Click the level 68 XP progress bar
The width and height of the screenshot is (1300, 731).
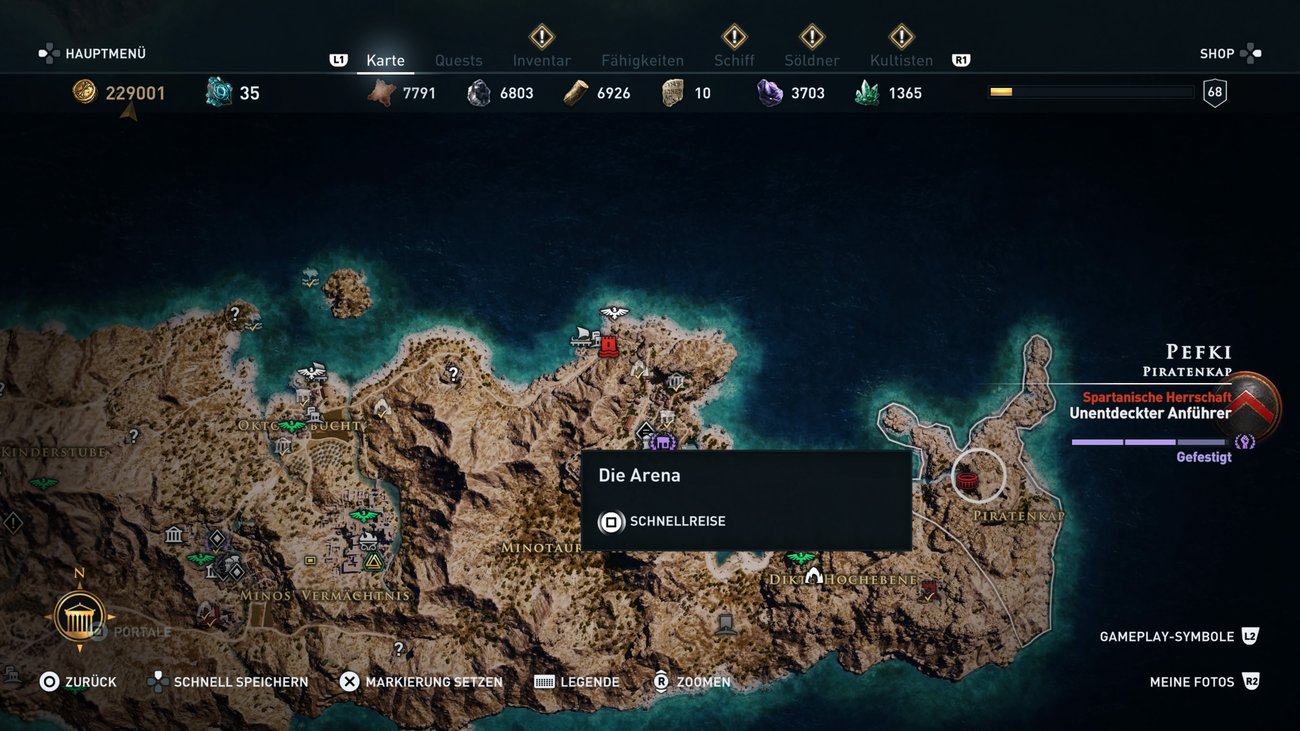(x=1090, y=92)
